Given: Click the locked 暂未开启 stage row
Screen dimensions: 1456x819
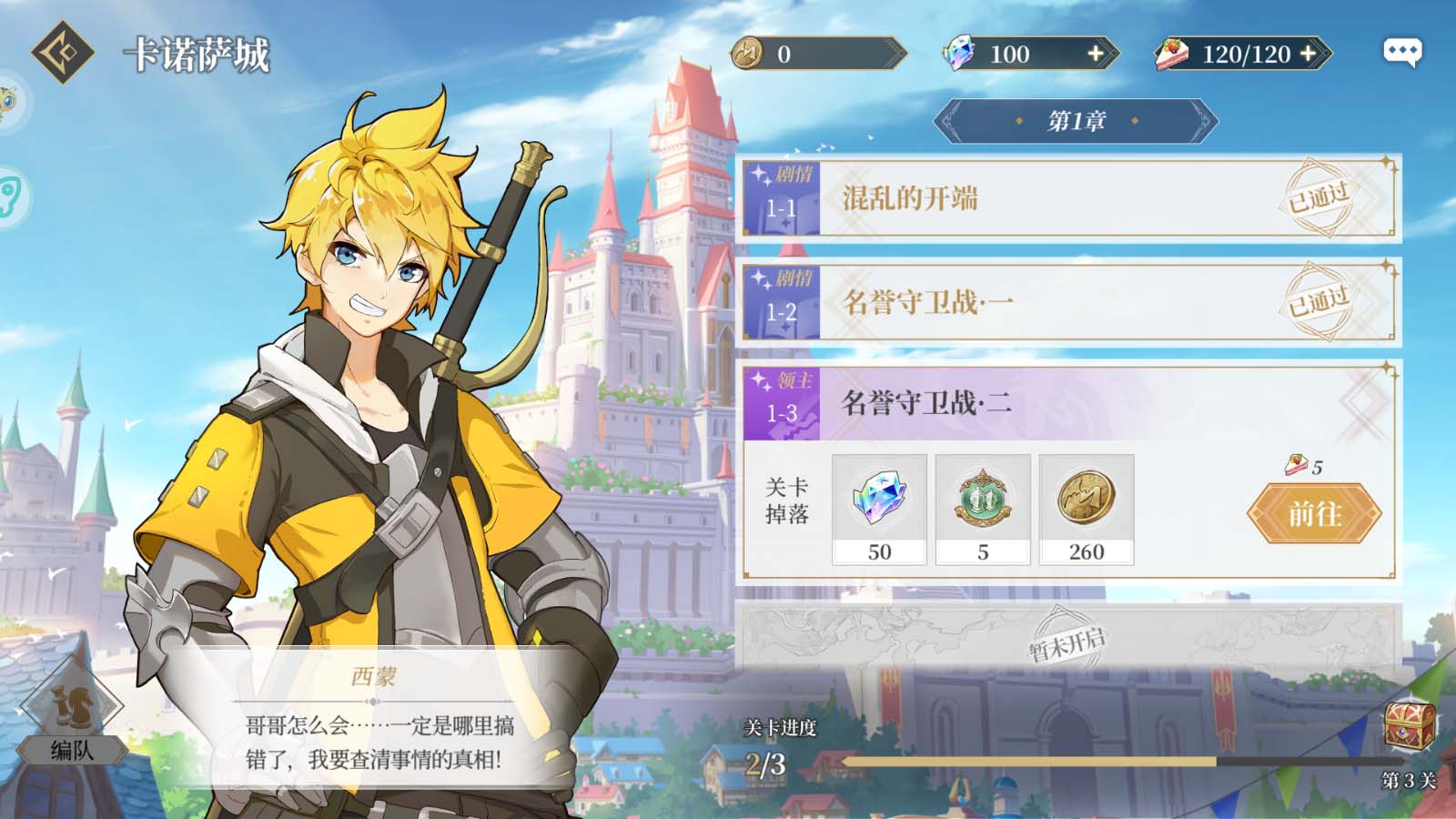Looking at the screenshot, I should (1068, 642).
